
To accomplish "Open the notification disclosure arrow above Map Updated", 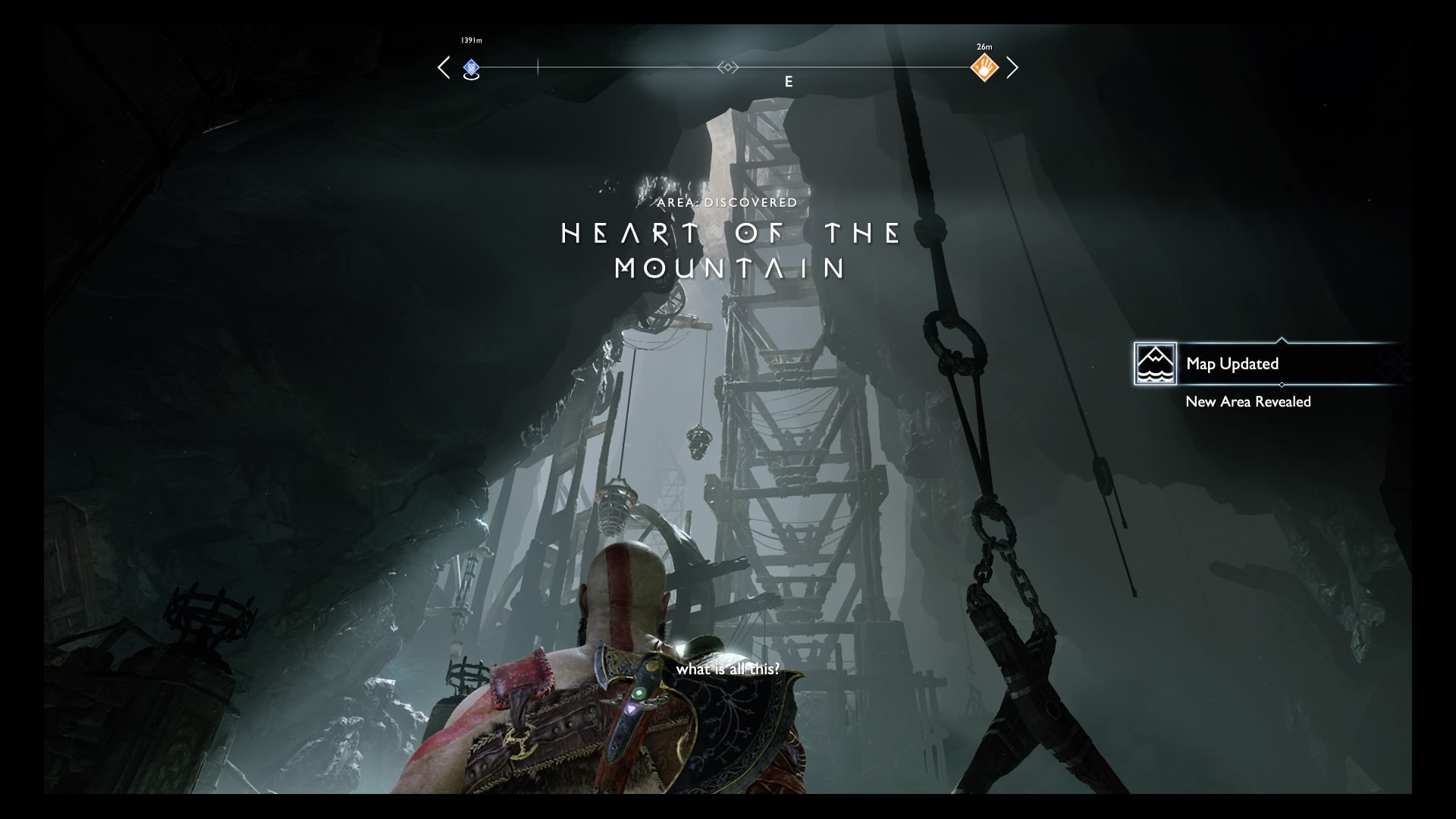I will 1282,341.
